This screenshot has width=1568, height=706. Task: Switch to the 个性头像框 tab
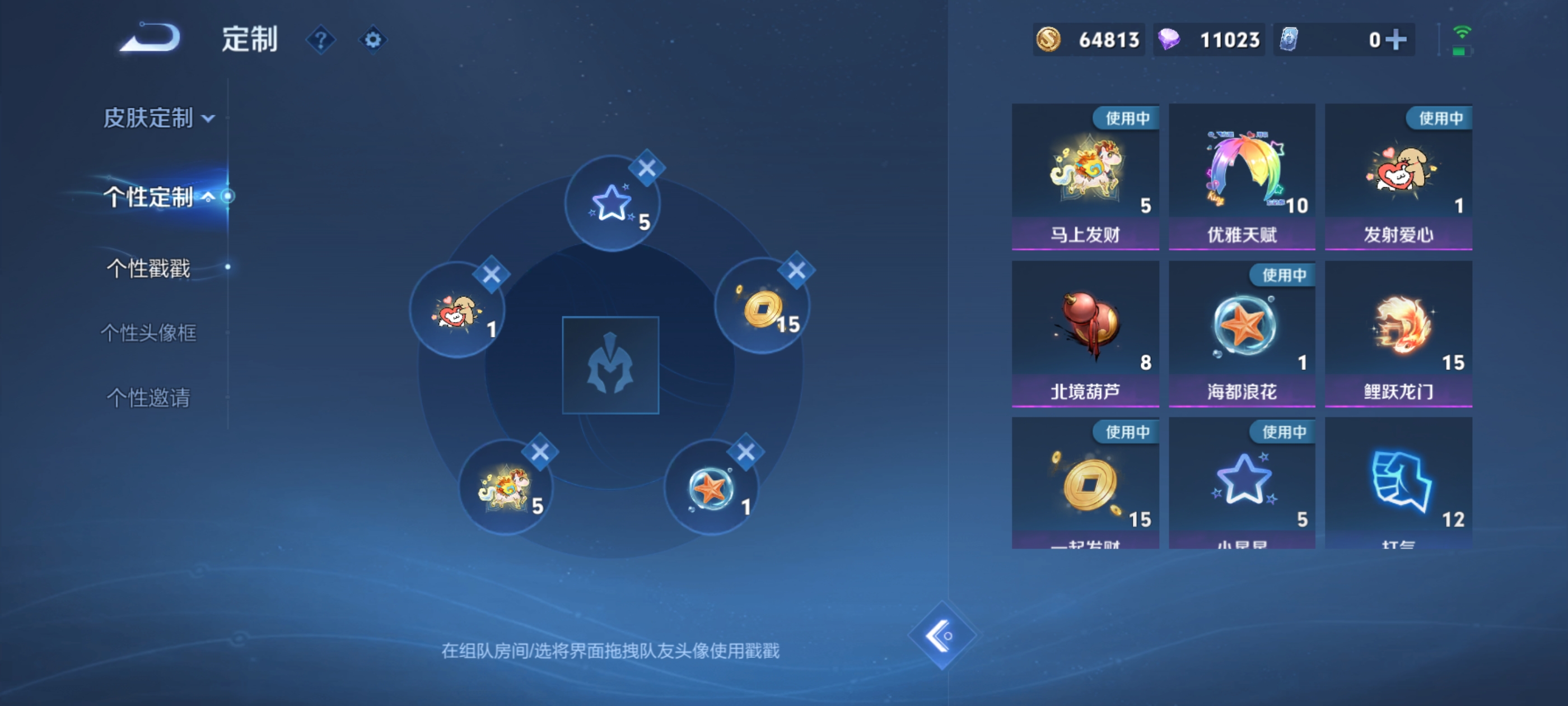(148, 334)
